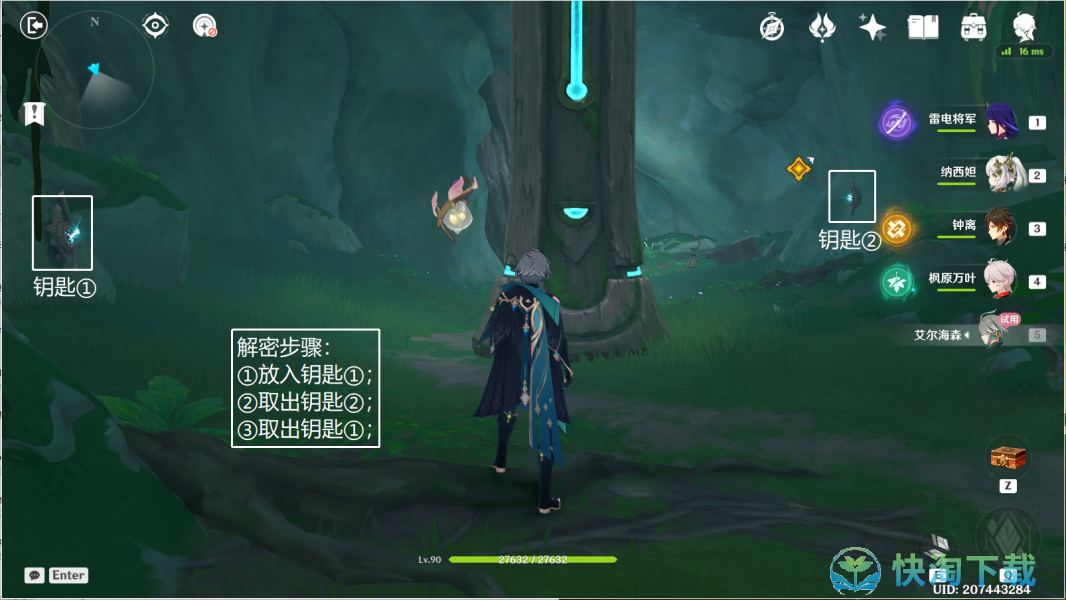Activate the elemental burst diamond icon
The width and height of the screenshot is (1066, 600).
[1008, 540]
